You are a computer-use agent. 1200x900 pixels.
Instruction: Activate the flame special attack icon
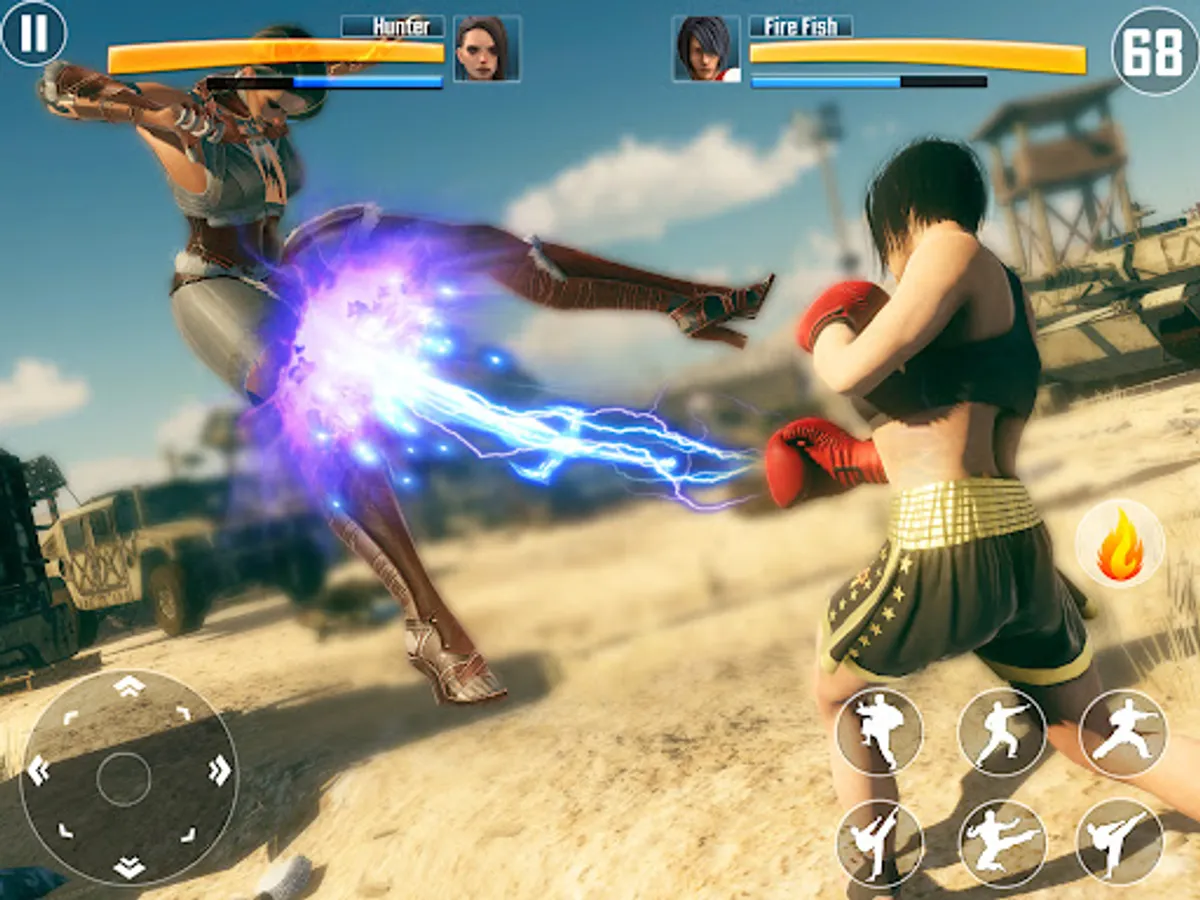[1120, 544]
